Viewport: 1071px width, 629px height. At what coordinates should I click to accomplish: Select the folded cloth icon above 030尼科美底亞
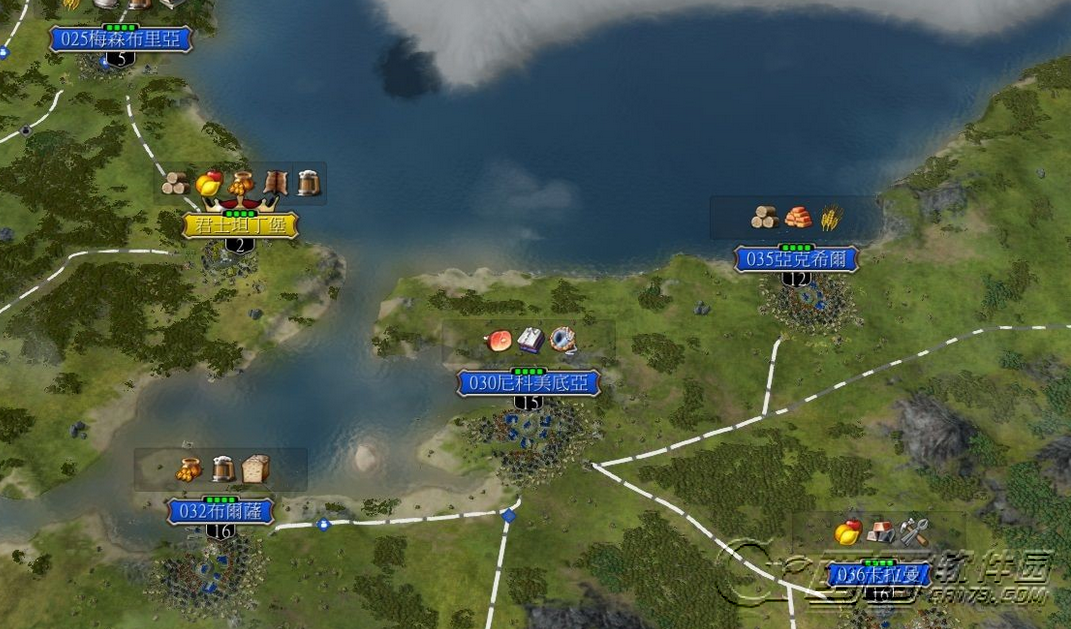point(530,340)
